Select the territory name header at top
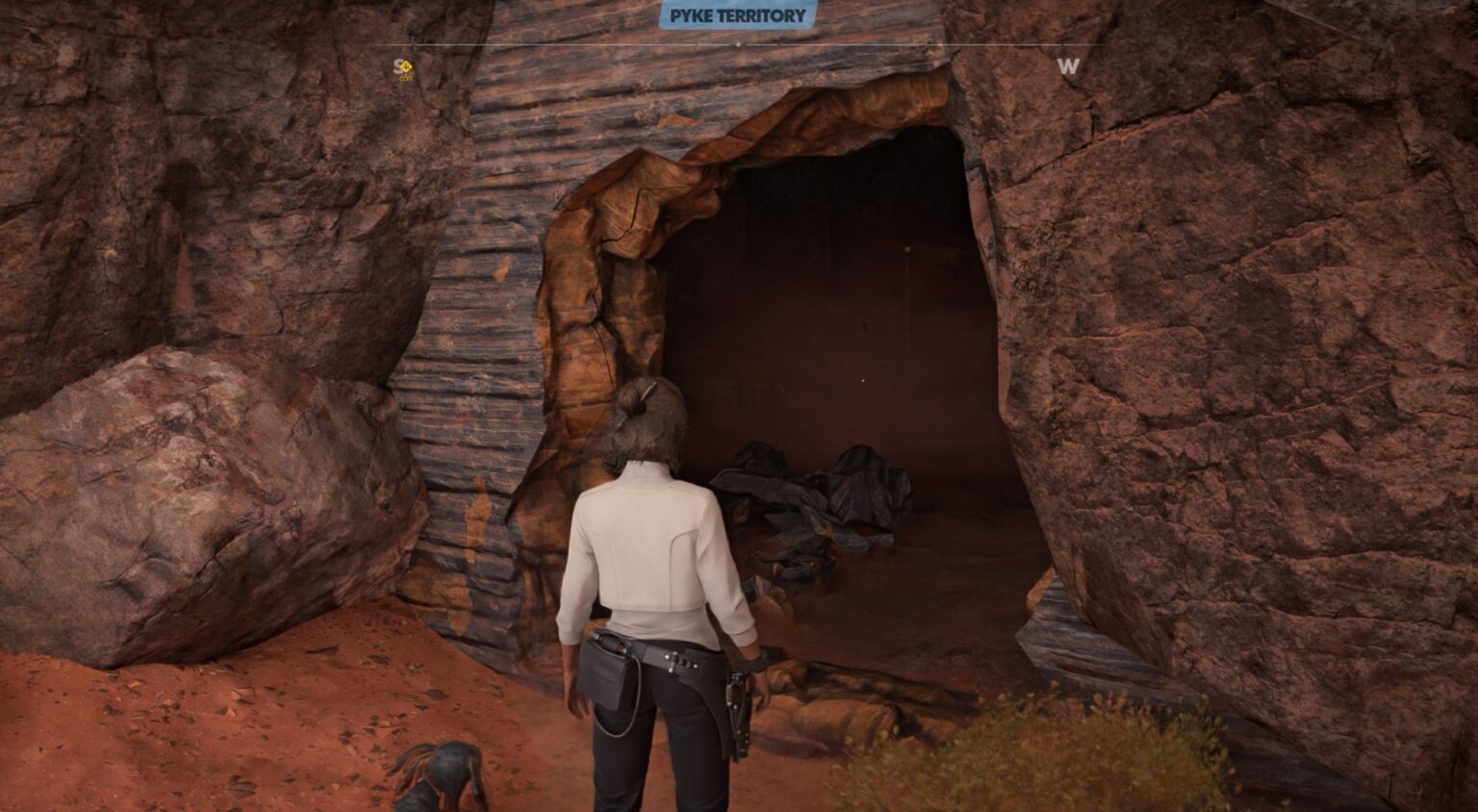The width and height of the screenshot is (1478, 812). pos(738,15)
